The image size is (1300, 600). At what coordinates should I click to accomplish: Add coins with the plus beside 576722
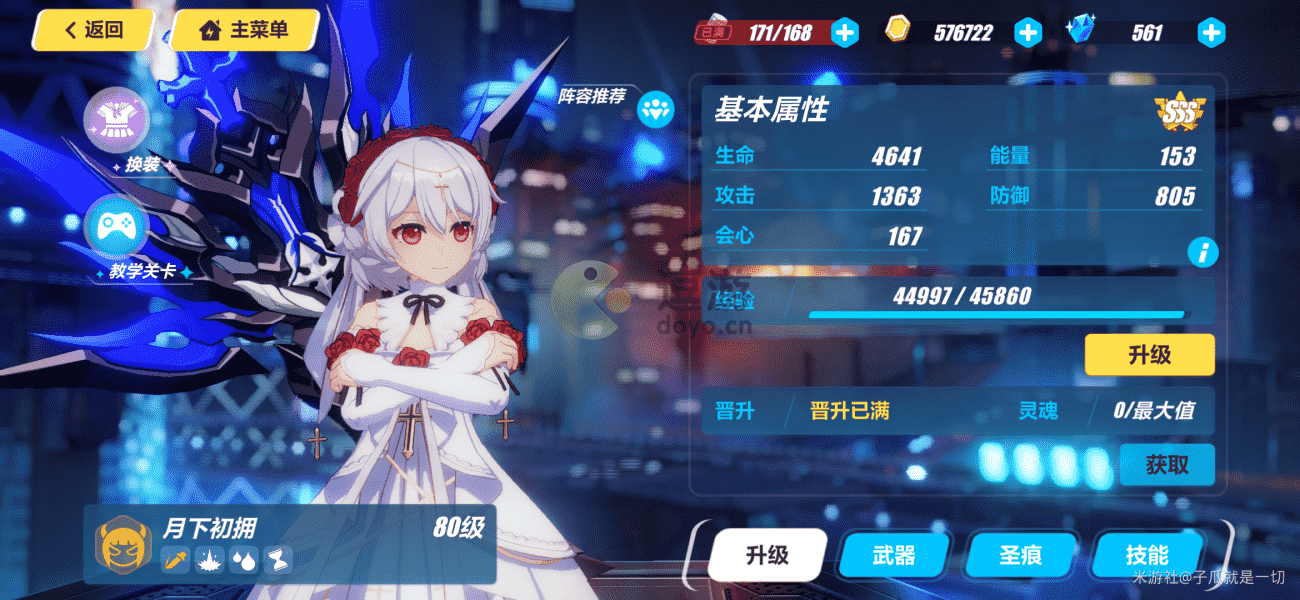coord(1028,33)
